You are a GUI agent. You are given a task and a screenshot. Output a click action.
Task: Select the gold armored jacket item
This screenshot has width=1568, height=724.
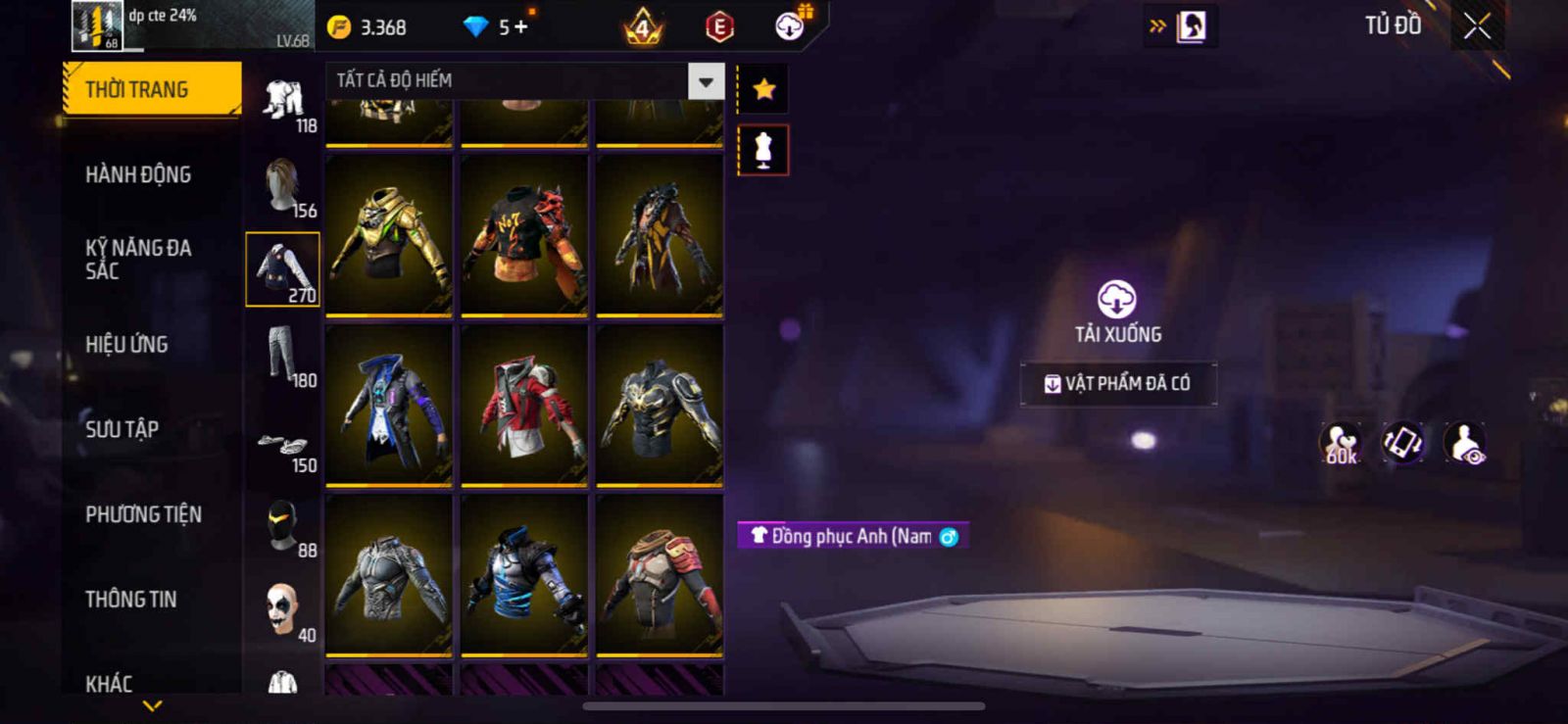(x=389, y=235)
